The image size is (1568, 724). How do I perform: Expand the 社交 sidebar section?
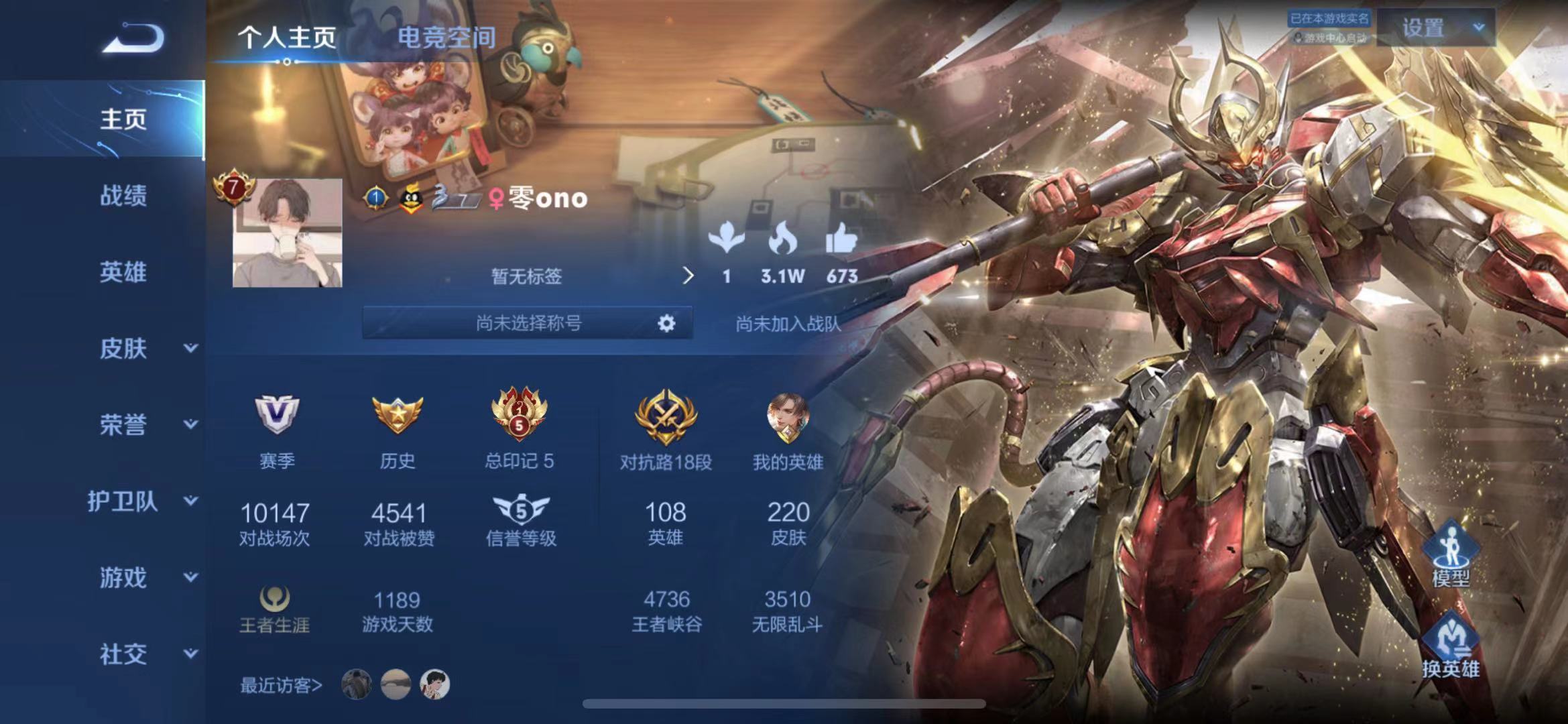(x=190, y=654)
